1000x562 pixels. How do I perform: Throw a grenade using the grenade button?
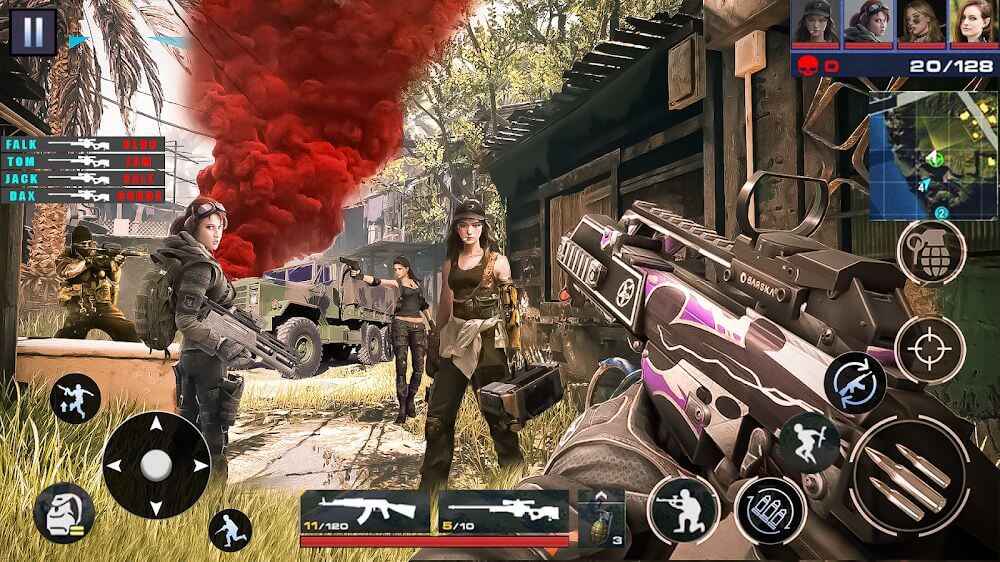931,252
